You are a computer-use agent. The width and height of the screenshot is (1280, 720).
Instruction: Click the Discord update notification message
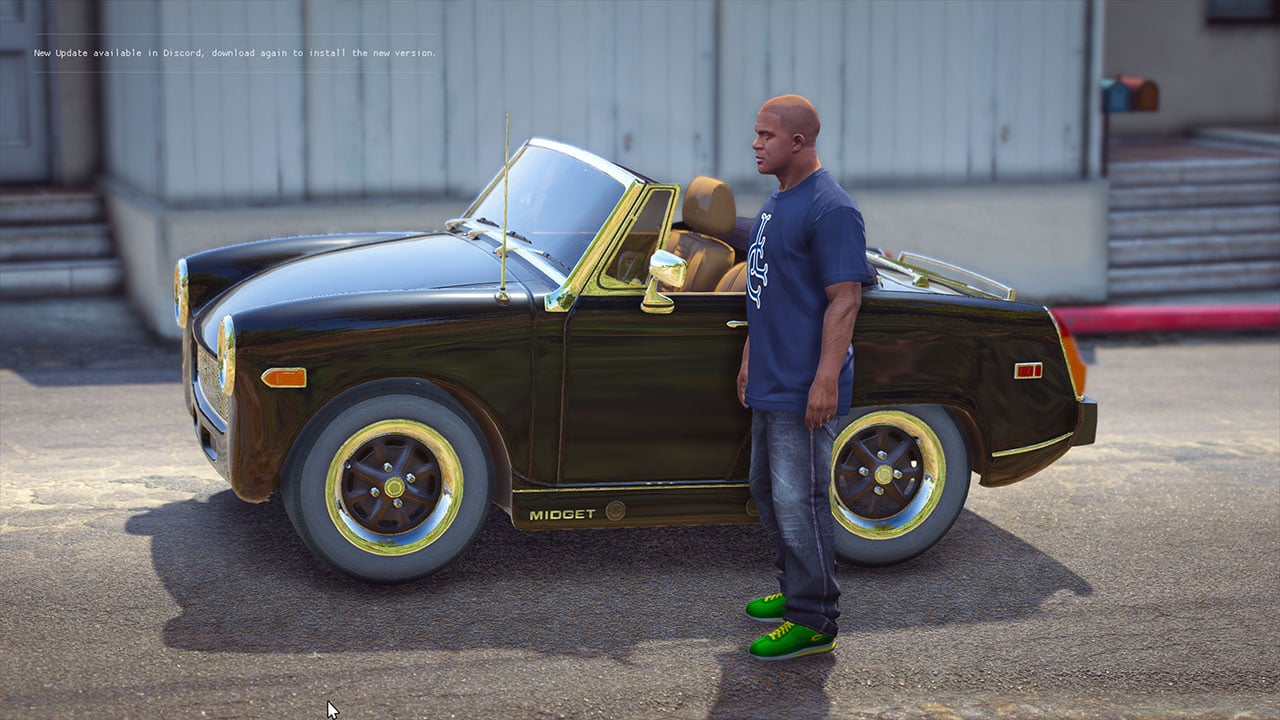pyautogui.click(x=235, y=53)
